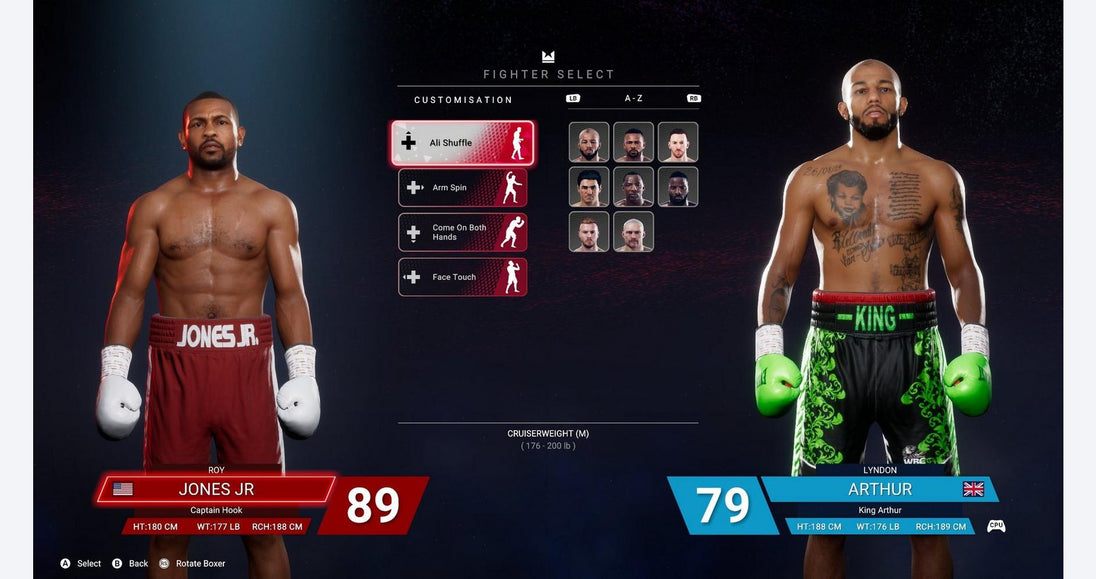This screenshot has width=1096, height=579.
Task: Select the black-haired clean-shaven fighter portrait
Action: (x=589, y=187)
